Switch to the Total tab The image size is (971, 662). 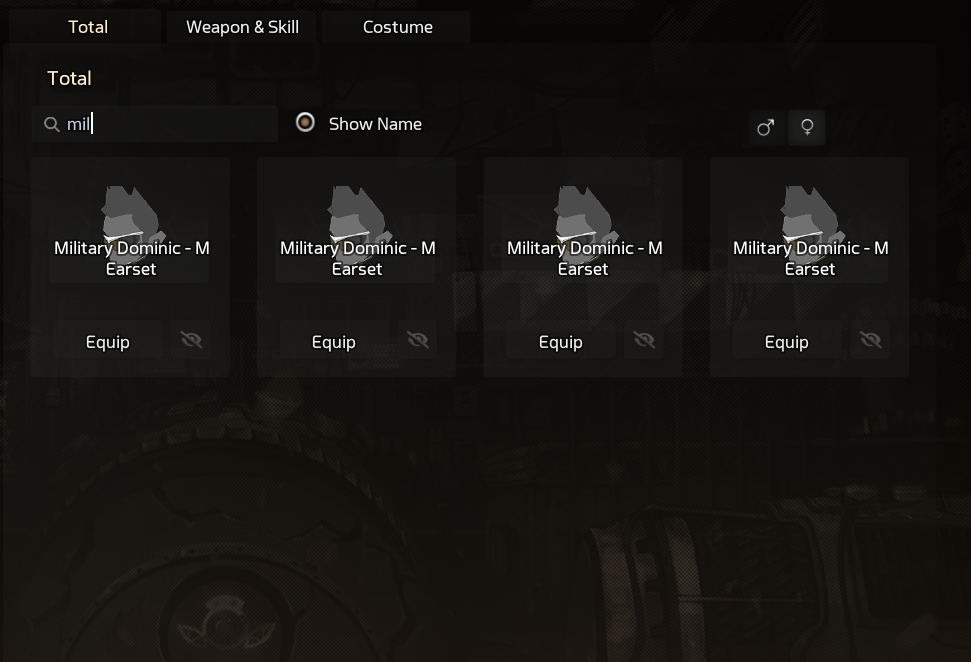click(x=88, y=27)
